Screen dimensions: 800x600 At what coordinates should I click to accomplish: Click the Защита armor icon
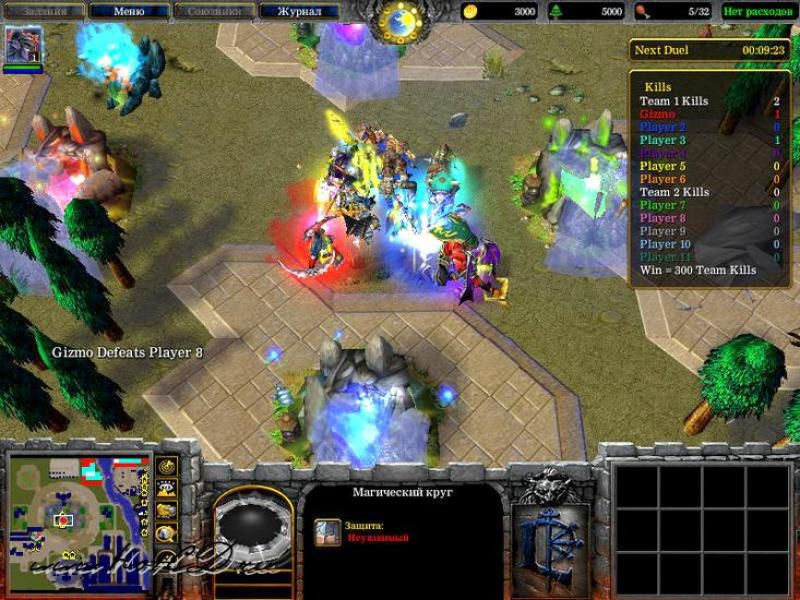click(327, 531)
